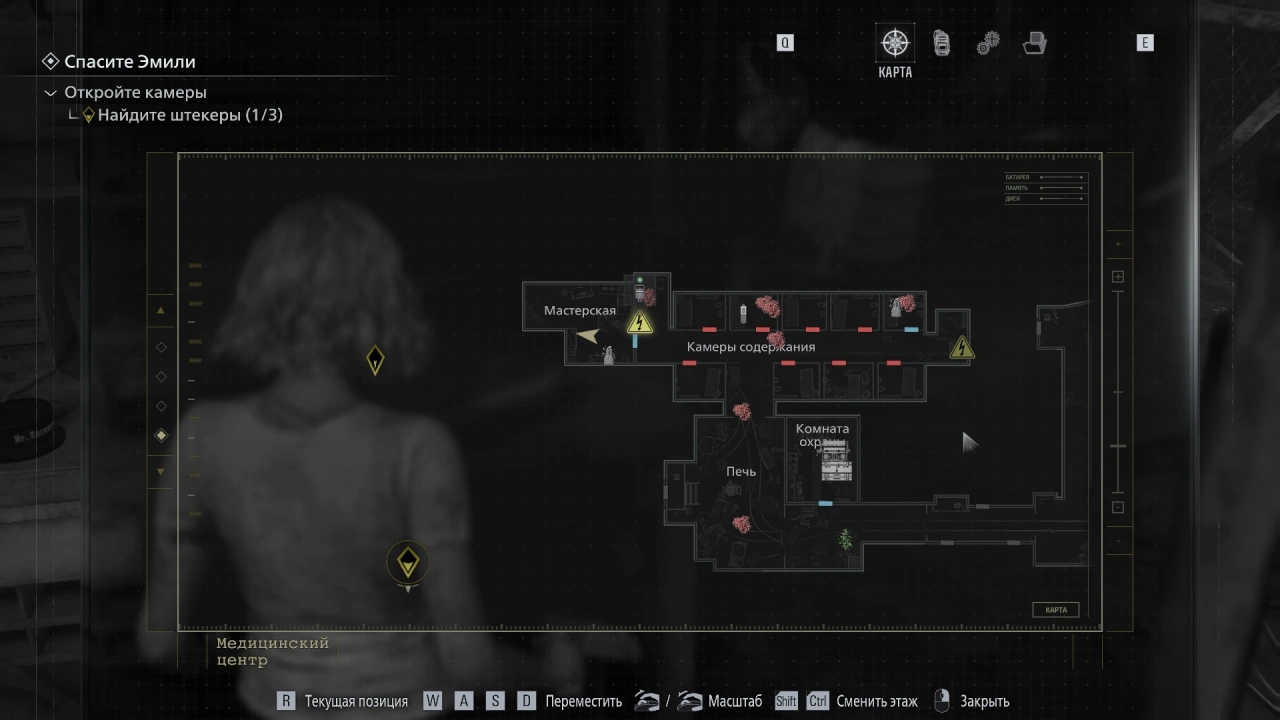The image size is (1280, 720).
Task: Zoom out with the minus button
Action: (1118, 507)
